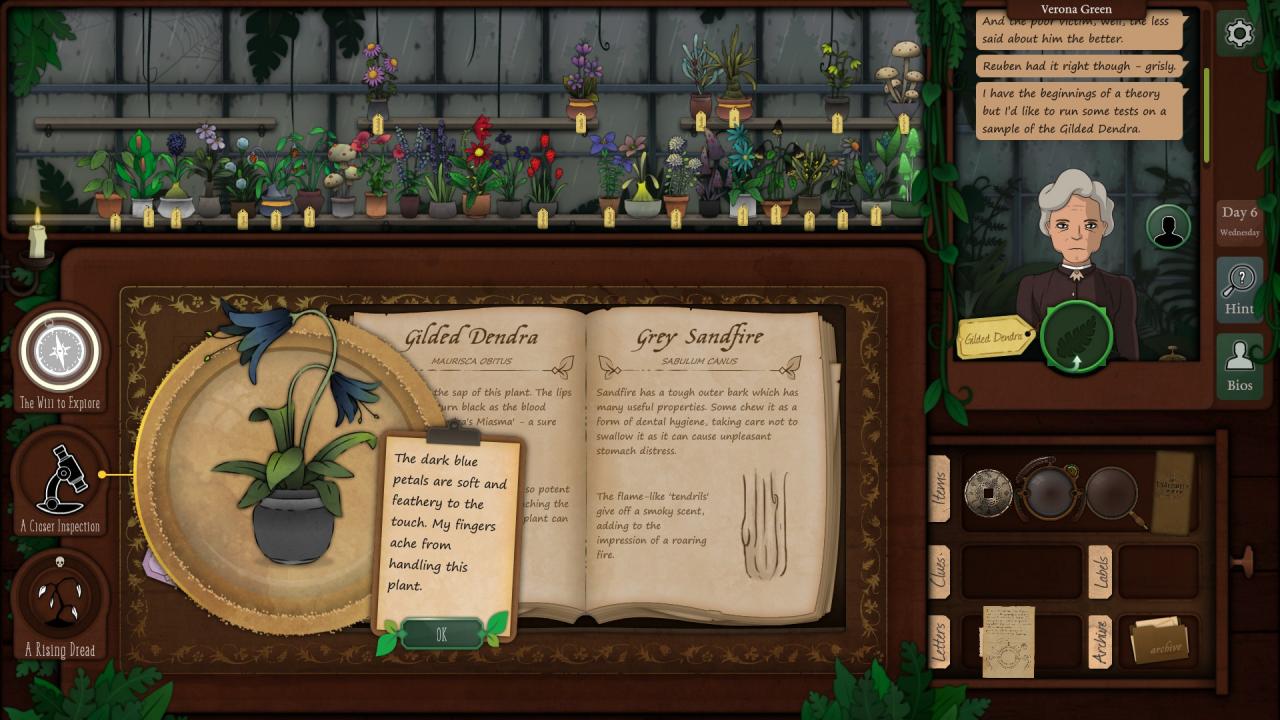Click the green leaf plant delivery slot
1280x720 pixels.
pyautogui.click(x=1076, y=338)
